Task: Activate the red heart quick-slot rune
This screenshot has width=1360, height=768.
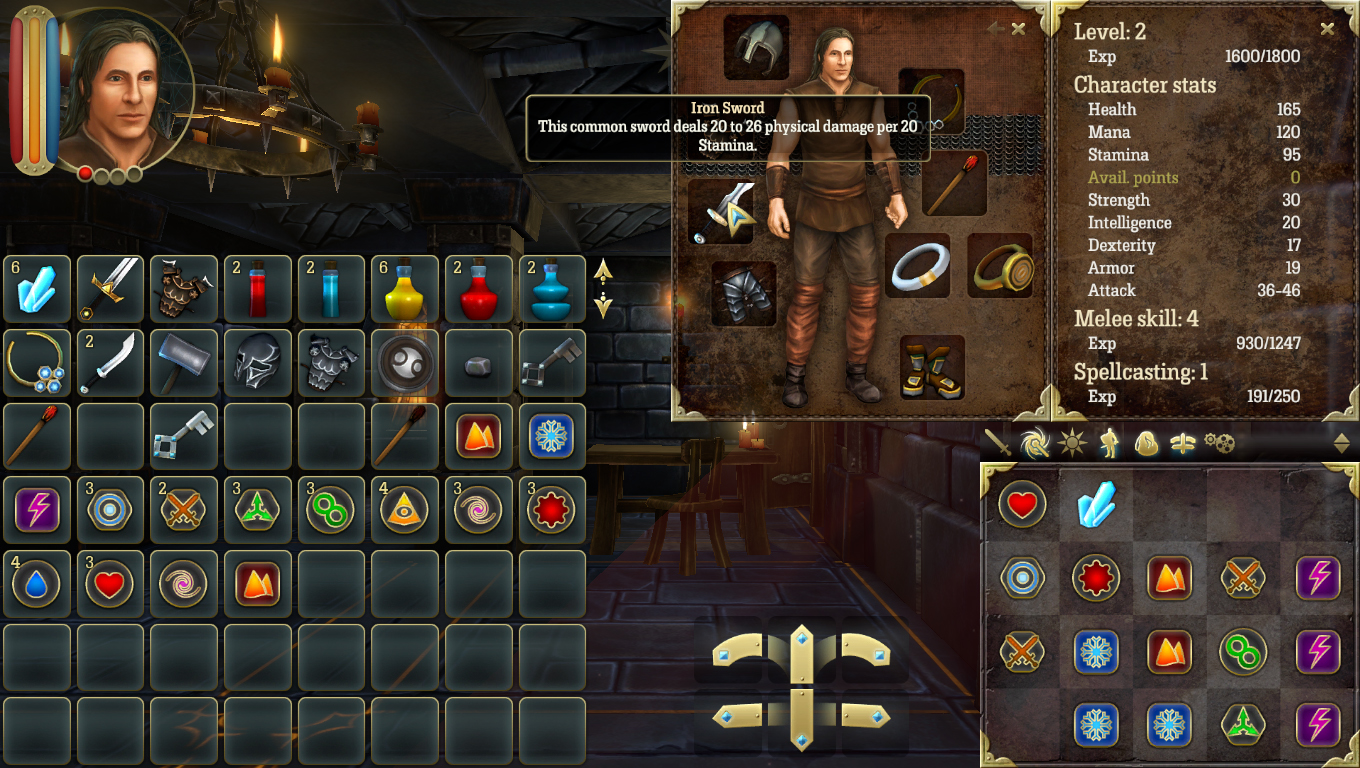Action: 1021,505
